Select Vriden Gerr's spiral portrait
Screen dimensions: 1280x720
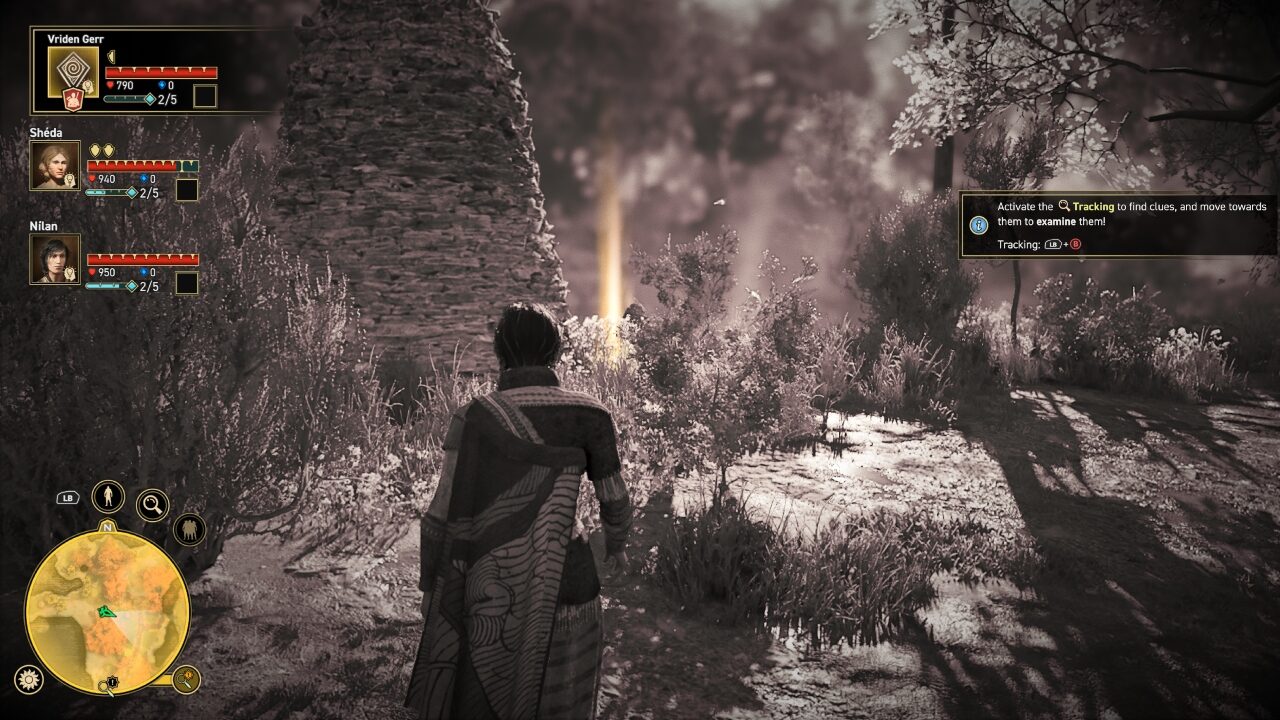pos(73,71)
